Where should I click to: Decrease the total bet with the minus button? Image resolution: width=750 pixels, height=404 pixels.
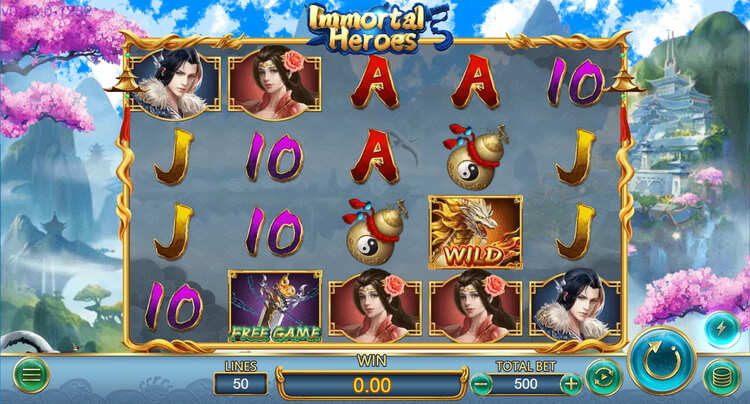tap(482, 383)
